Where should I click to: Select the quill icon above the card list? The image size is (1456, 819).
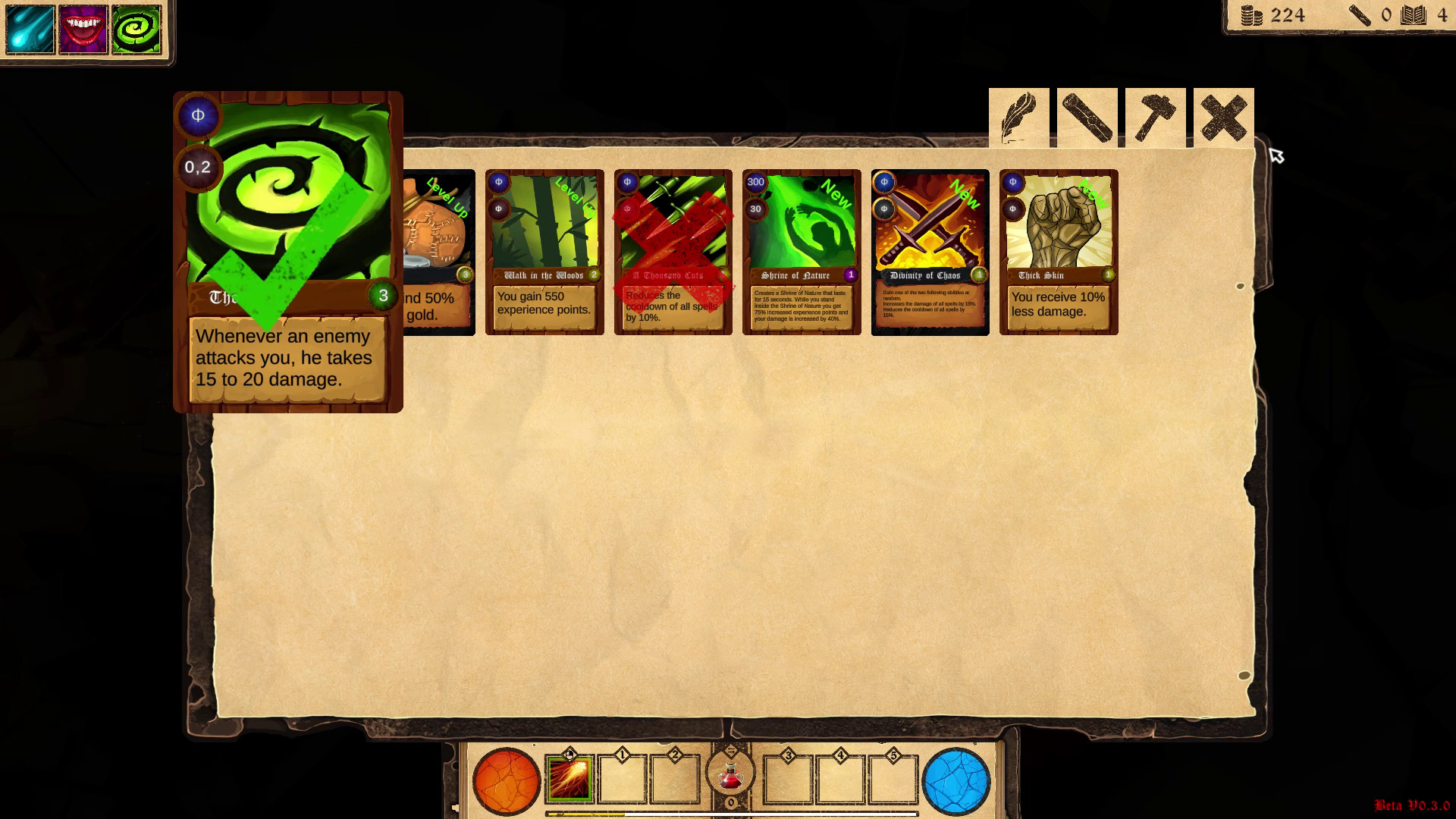[1018, 116]
